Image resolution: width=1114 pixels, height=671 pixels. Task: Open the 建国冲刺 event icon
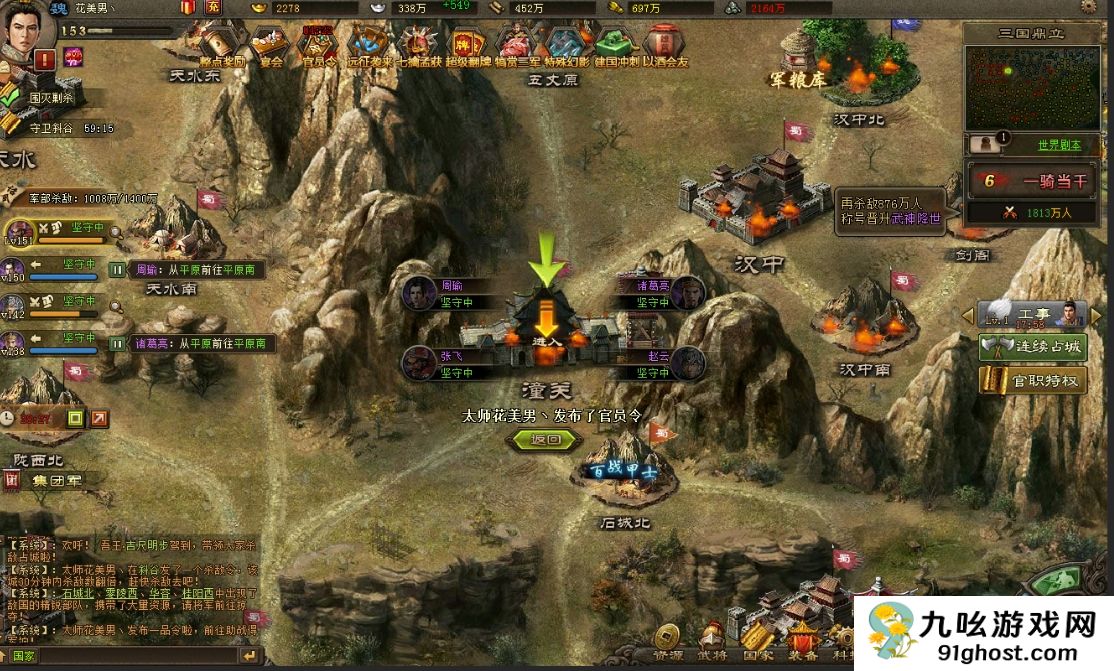617,44
